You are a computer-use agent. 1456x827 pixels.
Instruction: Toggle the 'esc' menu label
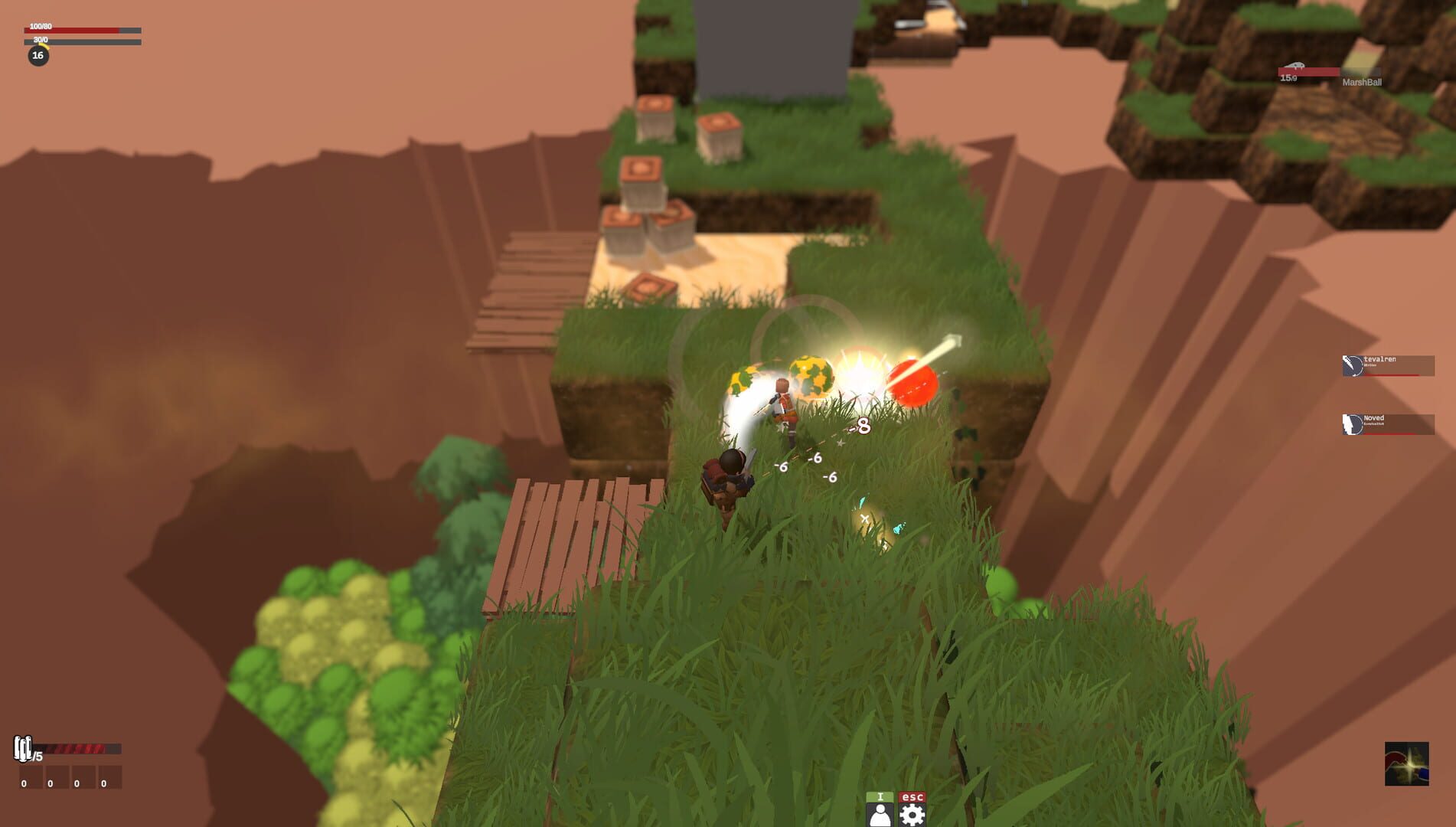912,796
